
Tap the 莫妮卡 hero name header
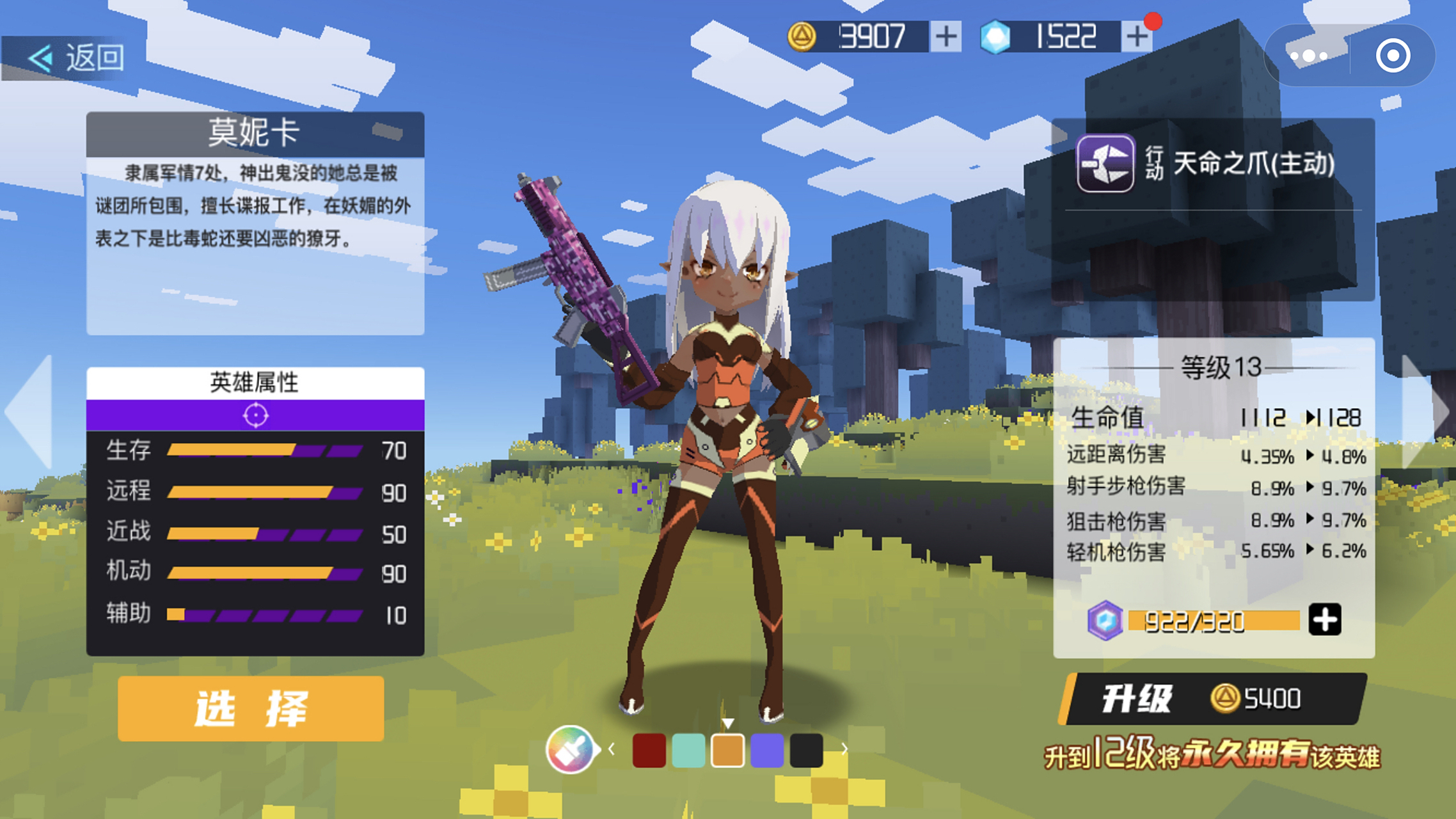[x=255, y=133]
